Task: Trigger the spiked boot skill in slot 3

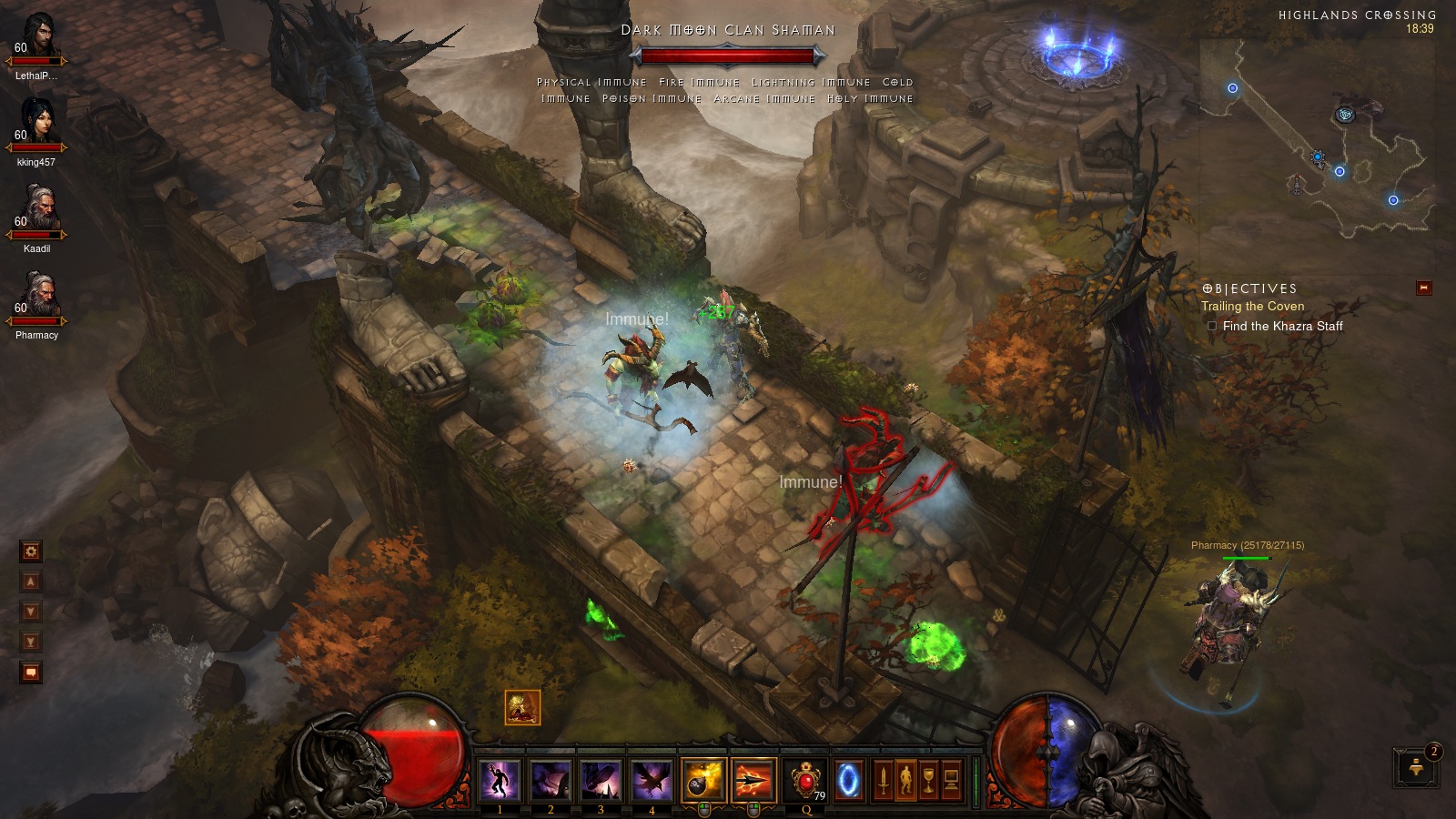Action: (x=601, y=781)
